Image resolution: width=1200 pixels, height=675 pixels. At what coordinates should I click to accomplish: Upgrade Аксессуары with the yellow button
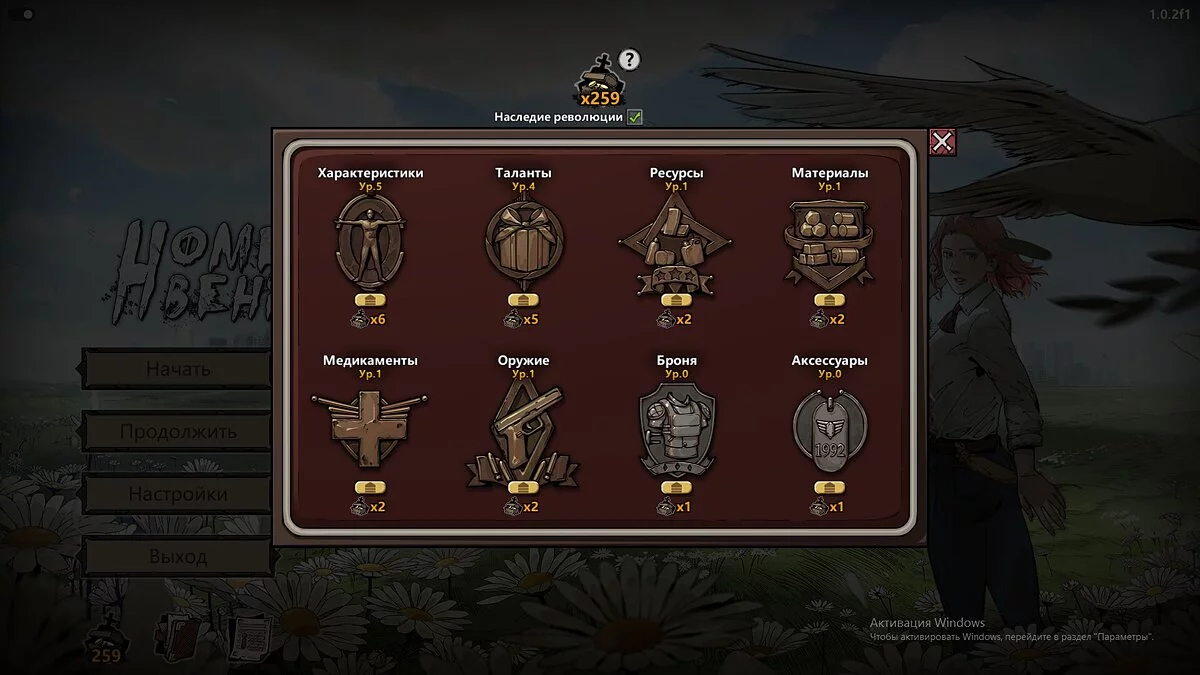[x=829, y=487]
